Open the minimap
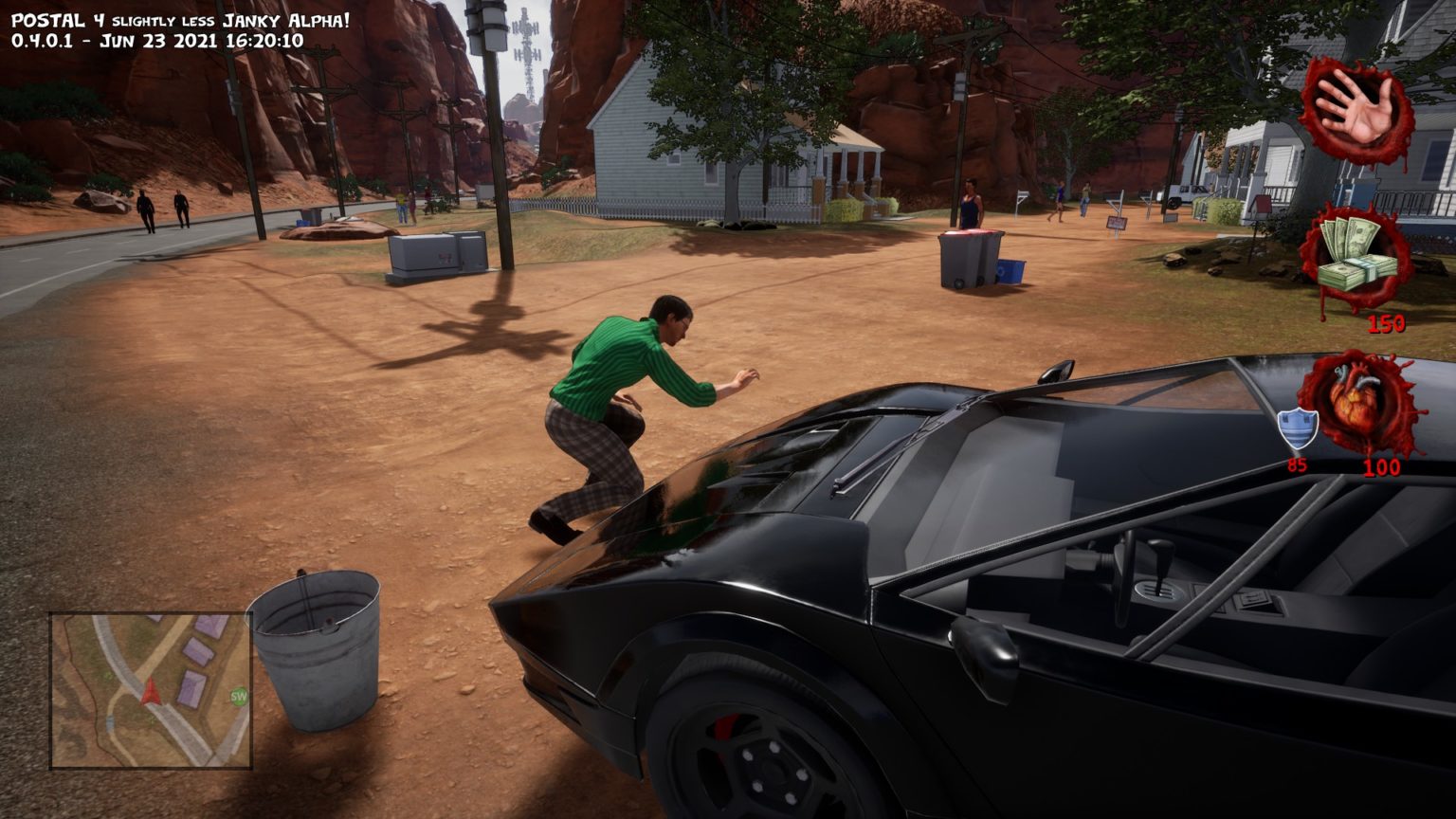 [151, 690]
